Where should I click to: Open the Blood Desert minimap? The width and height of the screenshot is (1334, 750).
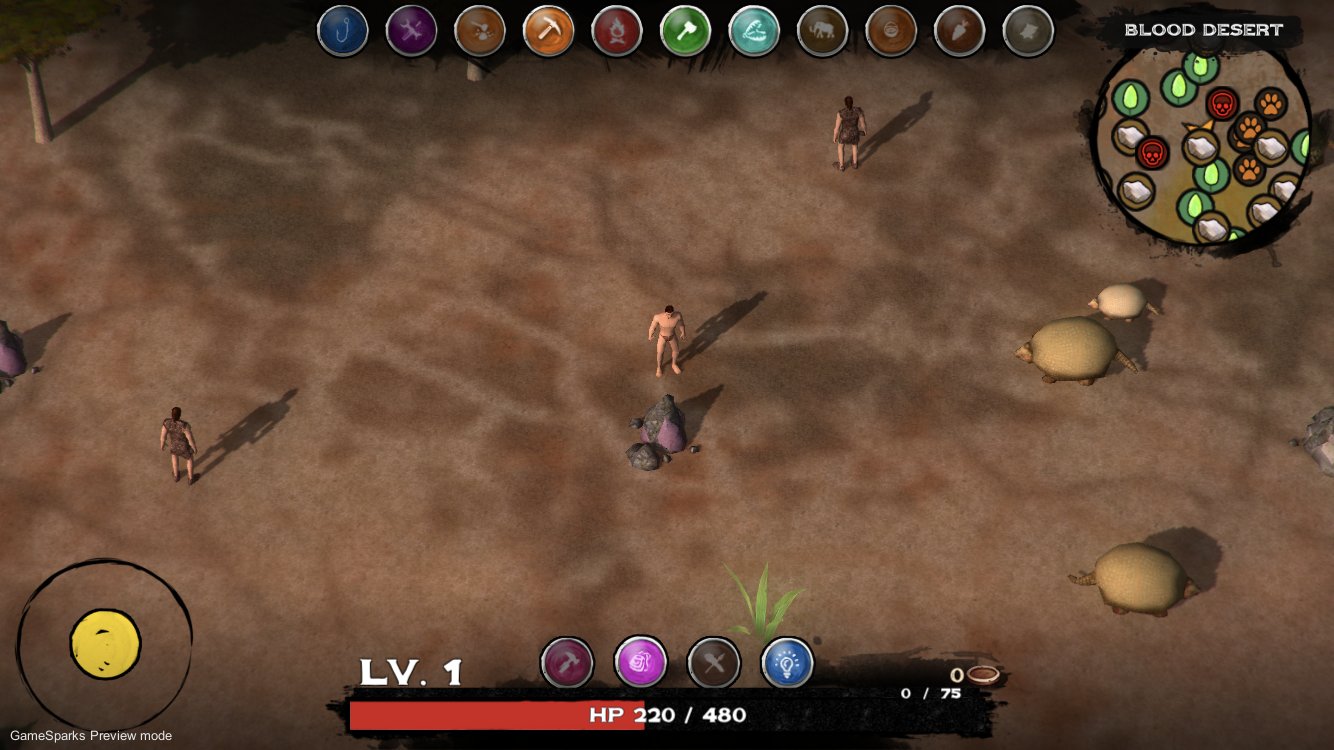point(1200,145)
